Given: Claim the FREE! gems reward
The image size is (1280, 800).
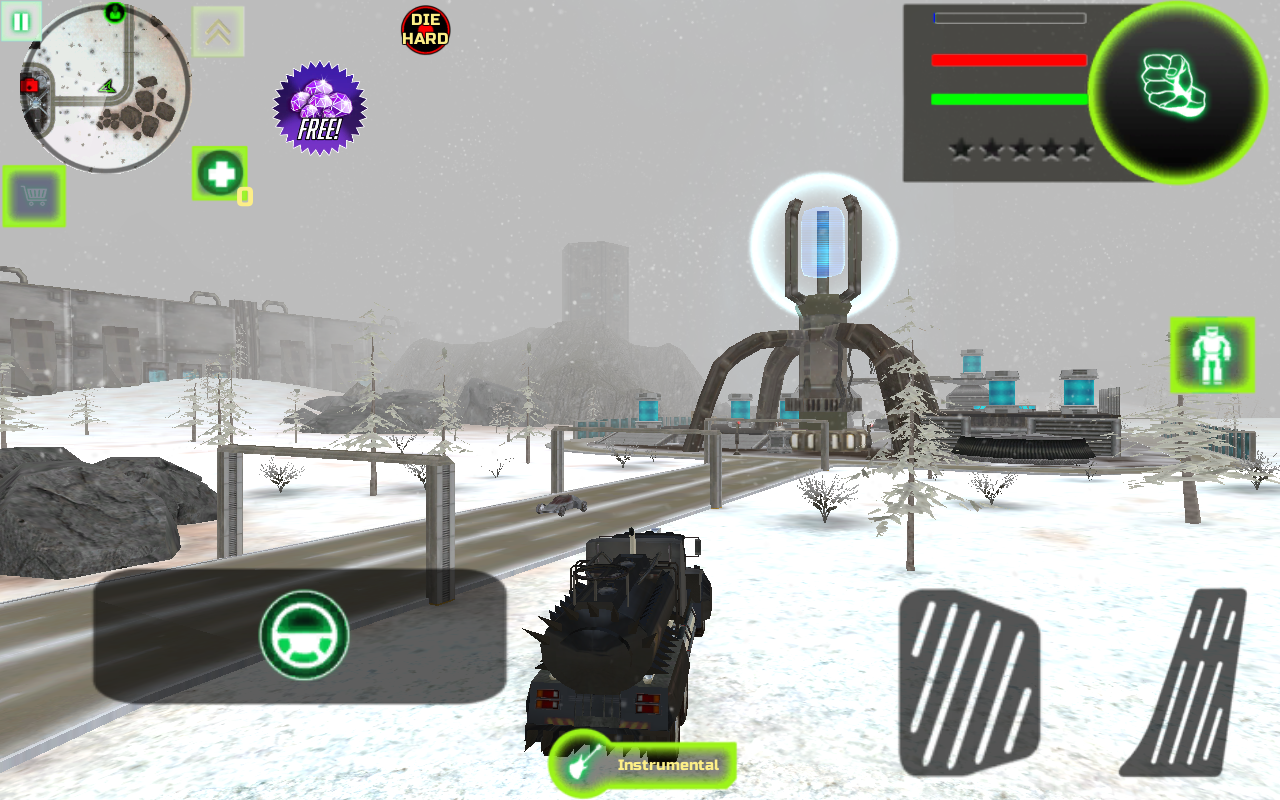Looking at the screenshot, I should 319,110.
